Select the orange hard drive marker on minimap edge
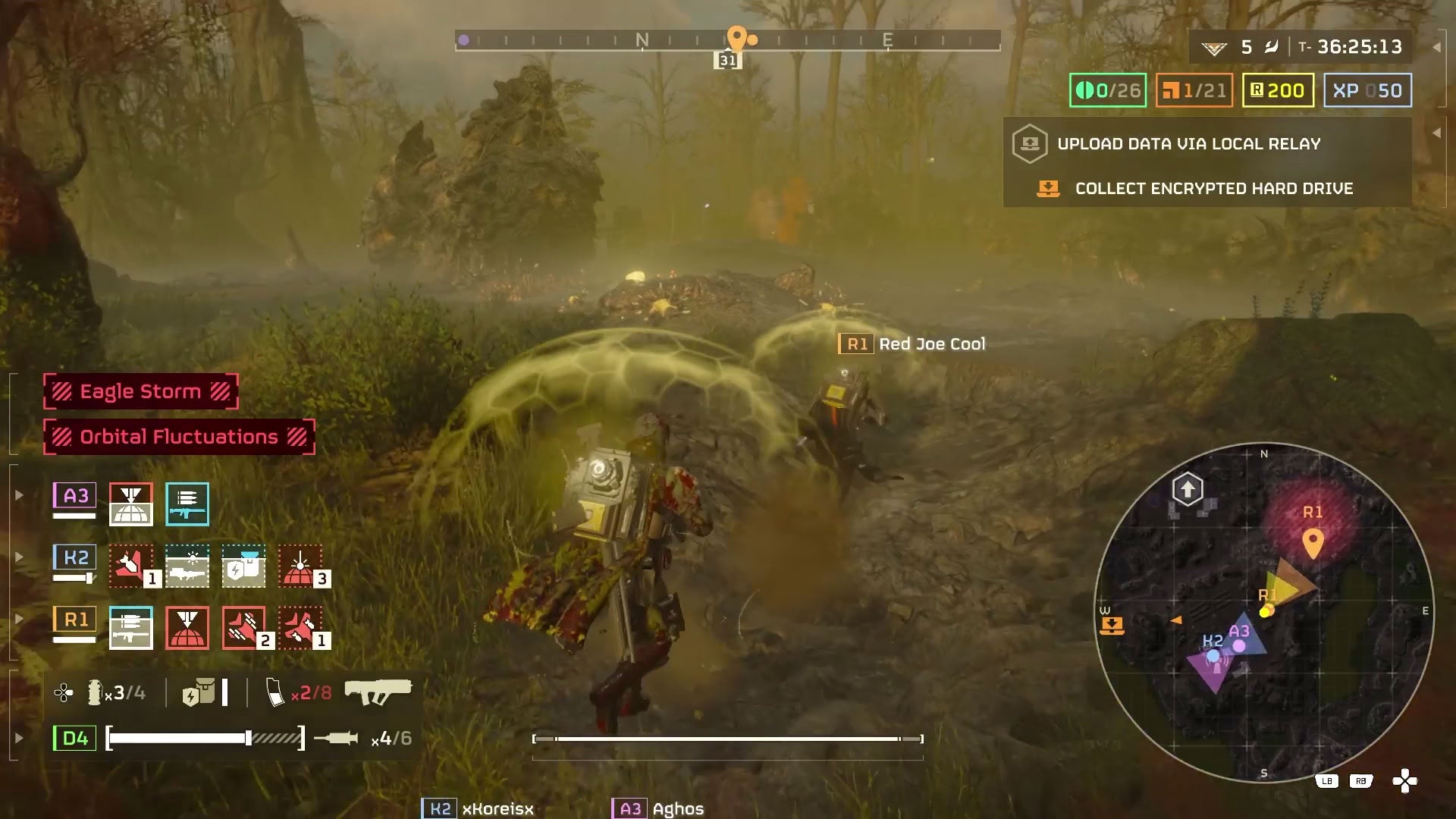Viewport: 1456px width, 819px height. tap(1112, 626)
